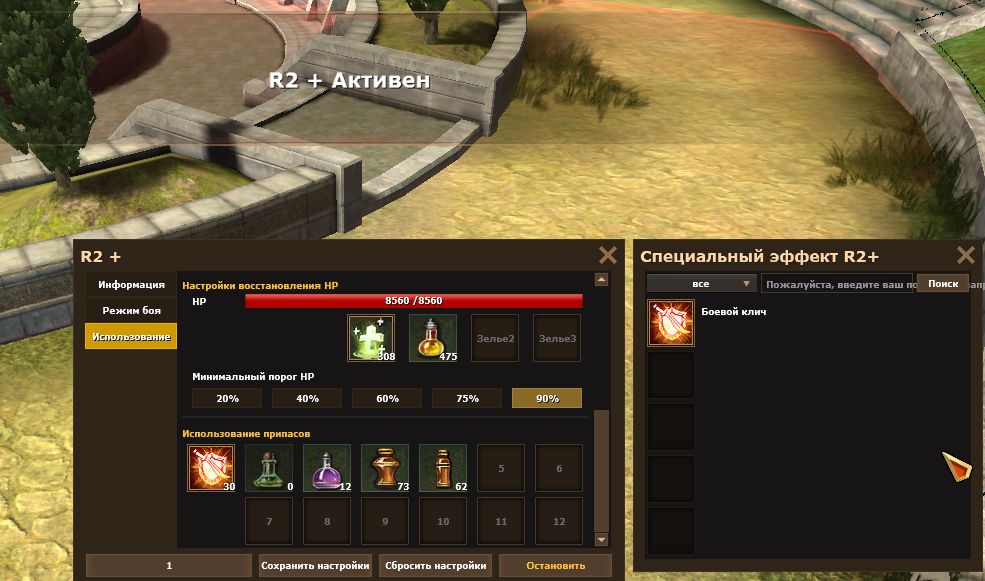This screenshot has height=581, width=985.
Task: Open the Режим боя tab
Action: (x=131, y=311)
